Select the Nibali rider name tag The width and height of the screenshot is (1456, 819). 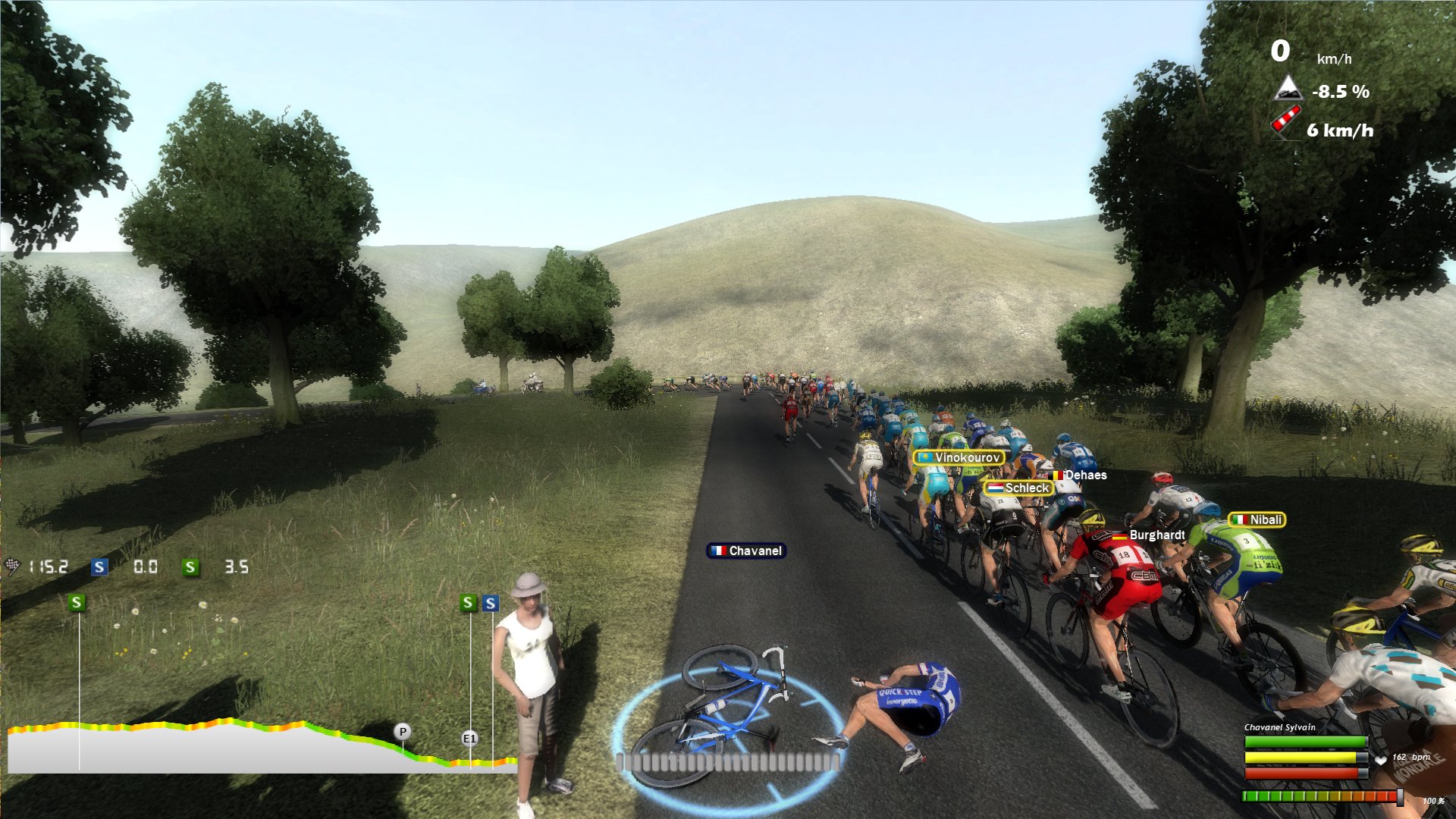pyautogui.click(x=1257, y=519)
